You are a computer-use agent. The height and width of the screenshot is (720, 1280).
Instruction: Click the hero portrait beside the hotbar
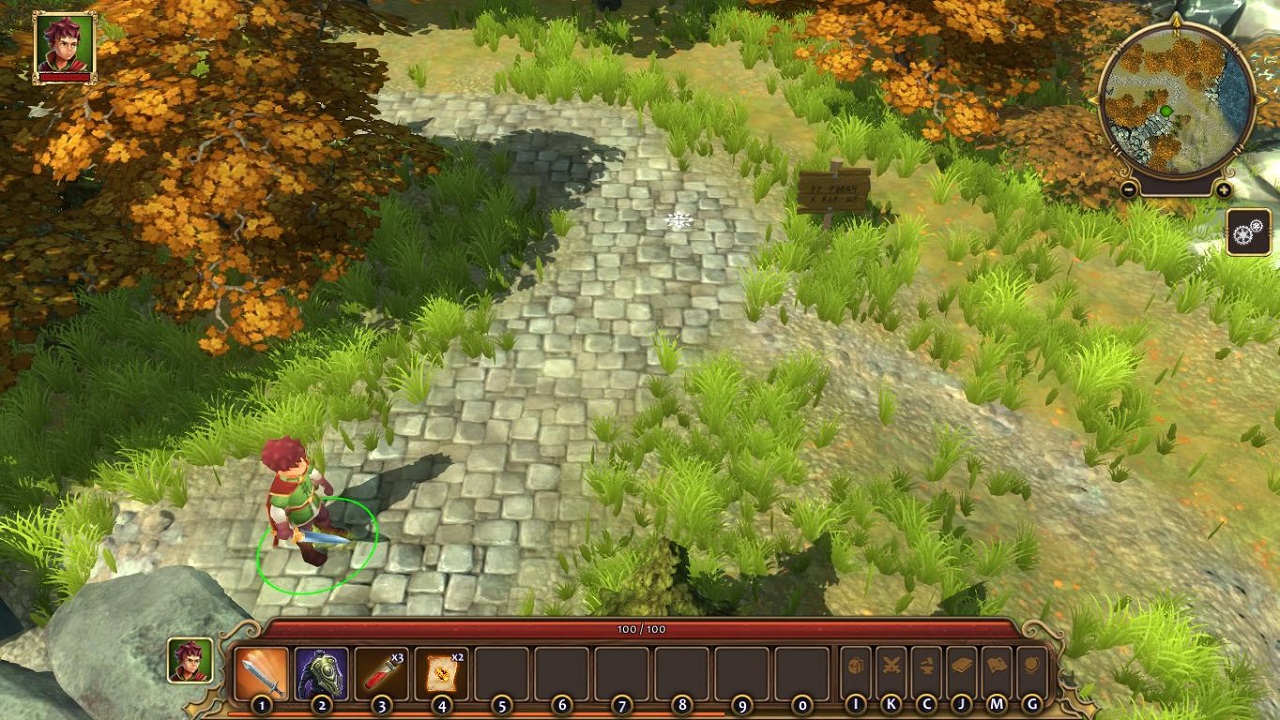[190, 661]
